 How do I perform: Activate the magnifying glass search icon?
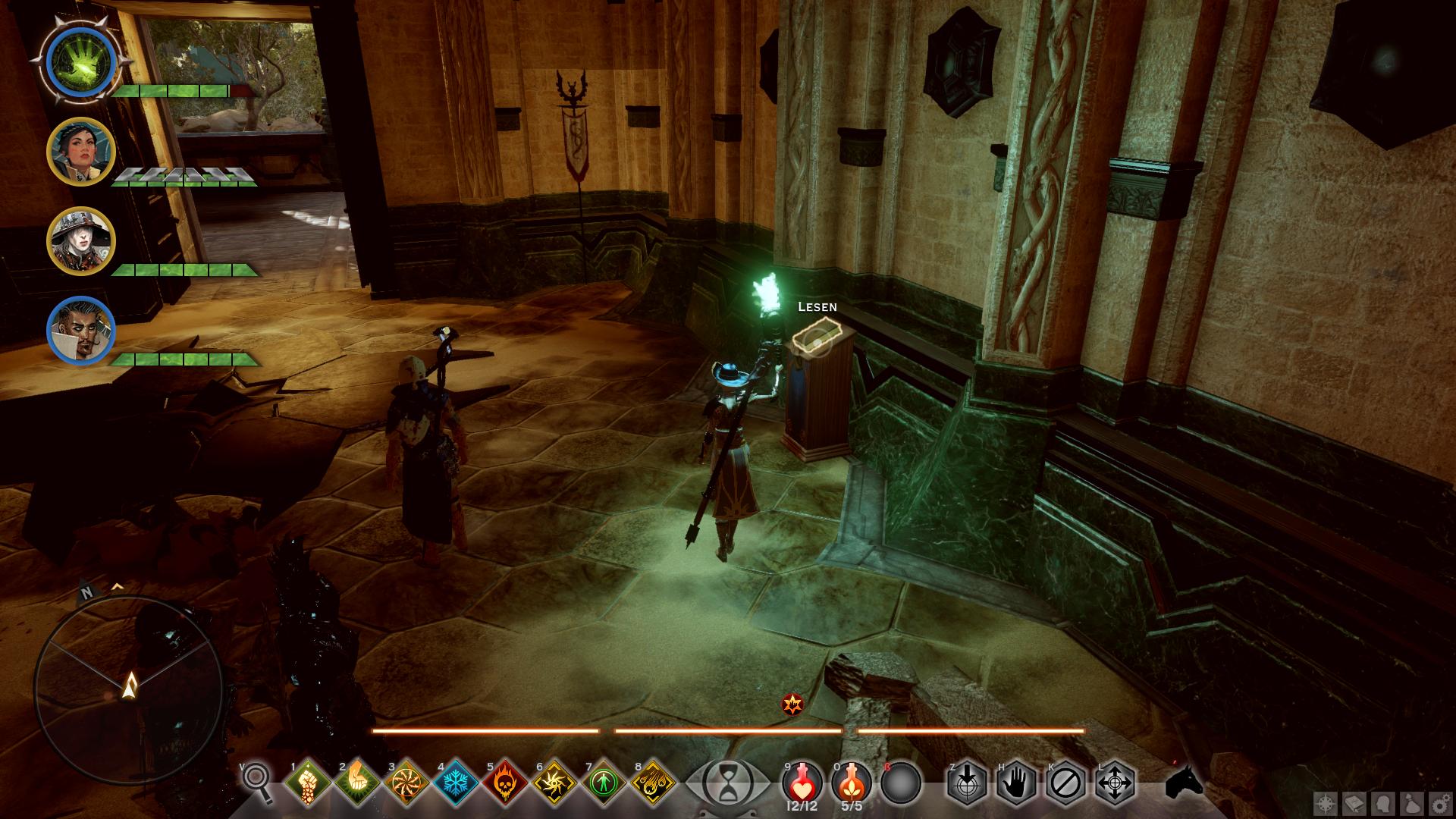coord(256,781)
